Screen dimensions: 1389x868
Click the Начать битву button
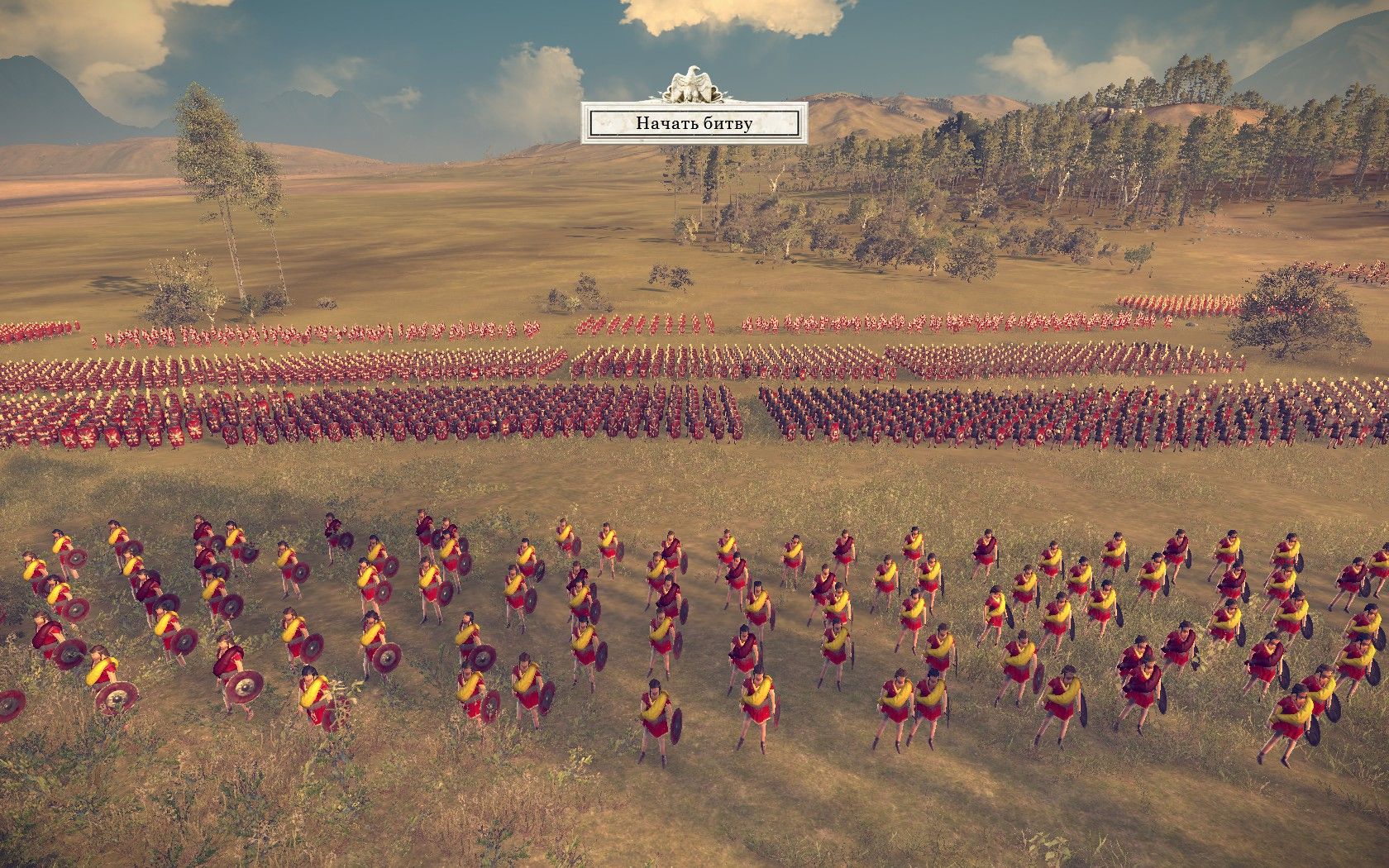(694, 124)
